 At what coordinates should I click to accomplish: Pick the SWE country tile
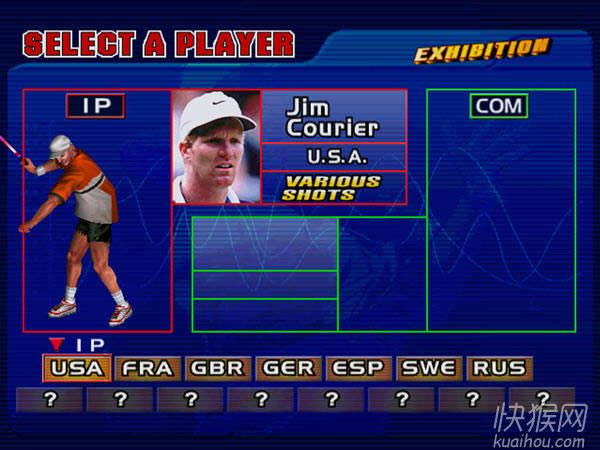tap(428, 368)
